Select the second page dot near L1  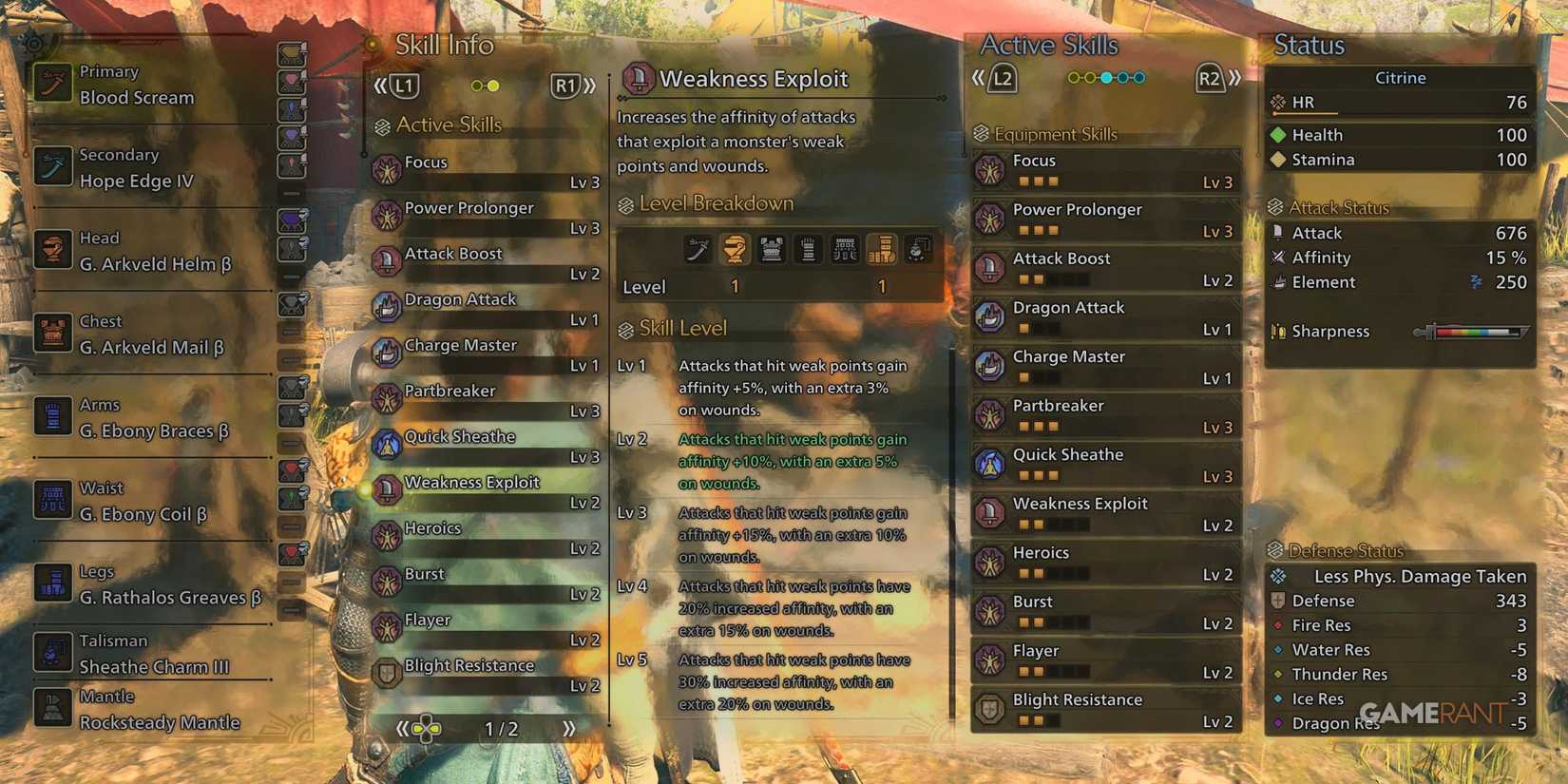(495, 85)
